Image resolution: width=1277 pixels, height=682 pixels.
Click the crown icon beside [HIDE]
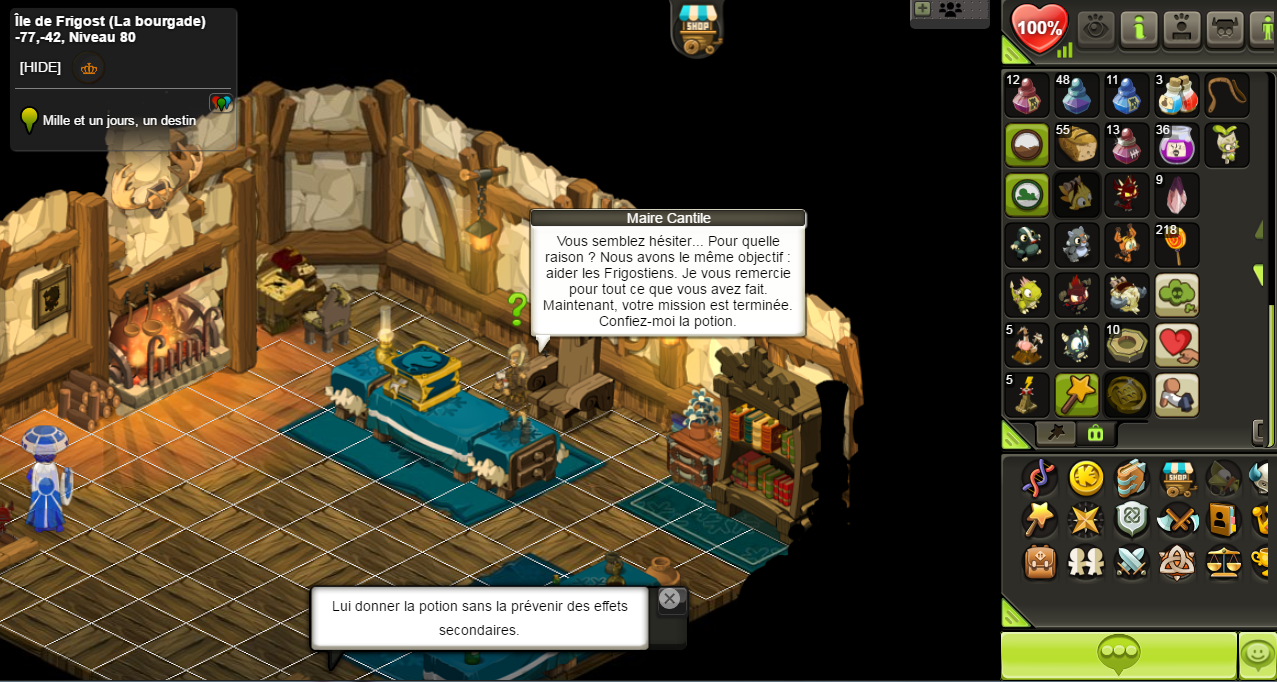[x=89, y=69]
